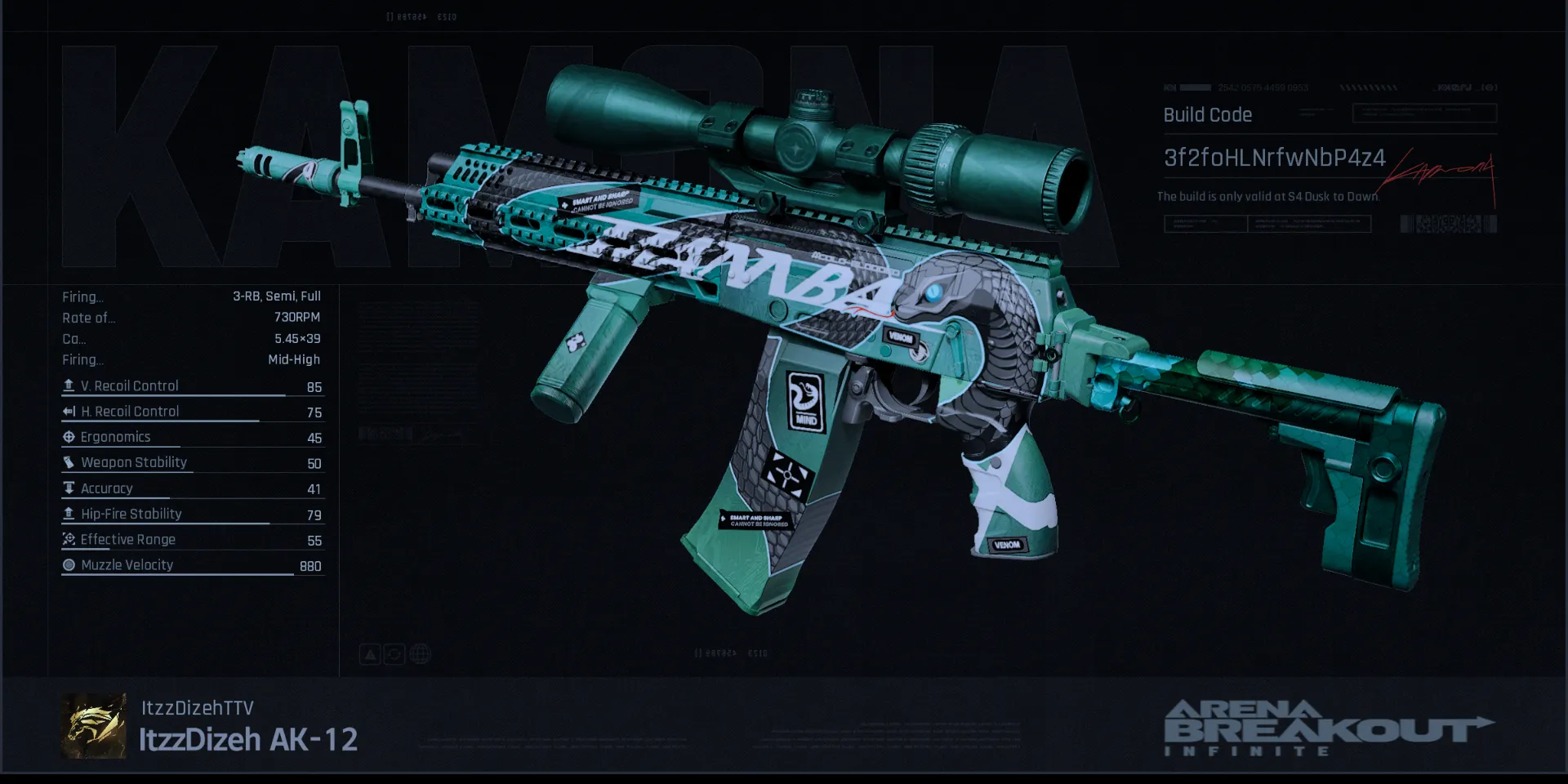Select the build code 3f2foHLNrfwNbP4z4
The height and width of the screenshot is (784, 1568).
click(1274, 158)
